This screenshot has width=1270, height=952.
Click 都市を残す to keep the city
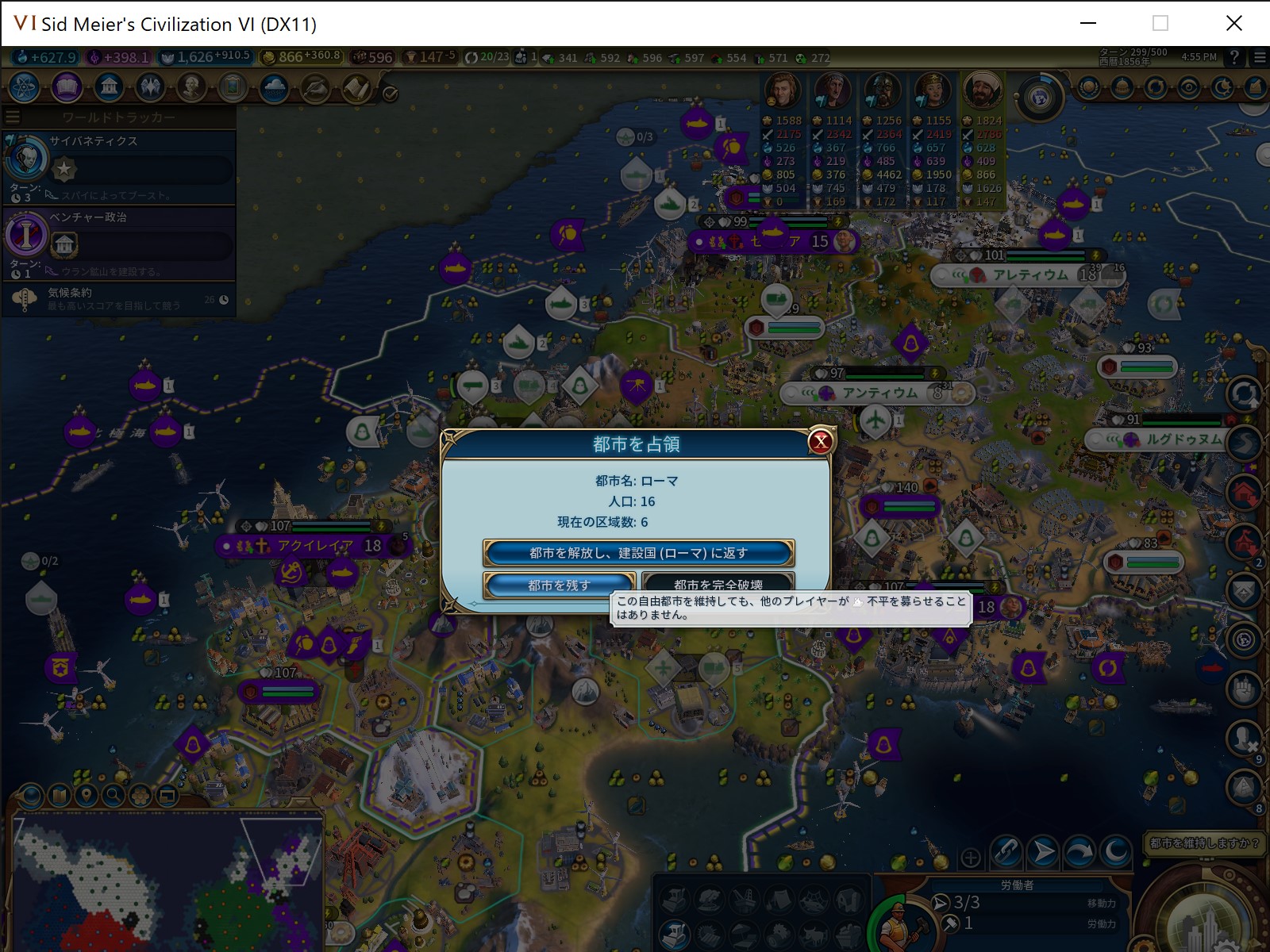click(558, 585)
